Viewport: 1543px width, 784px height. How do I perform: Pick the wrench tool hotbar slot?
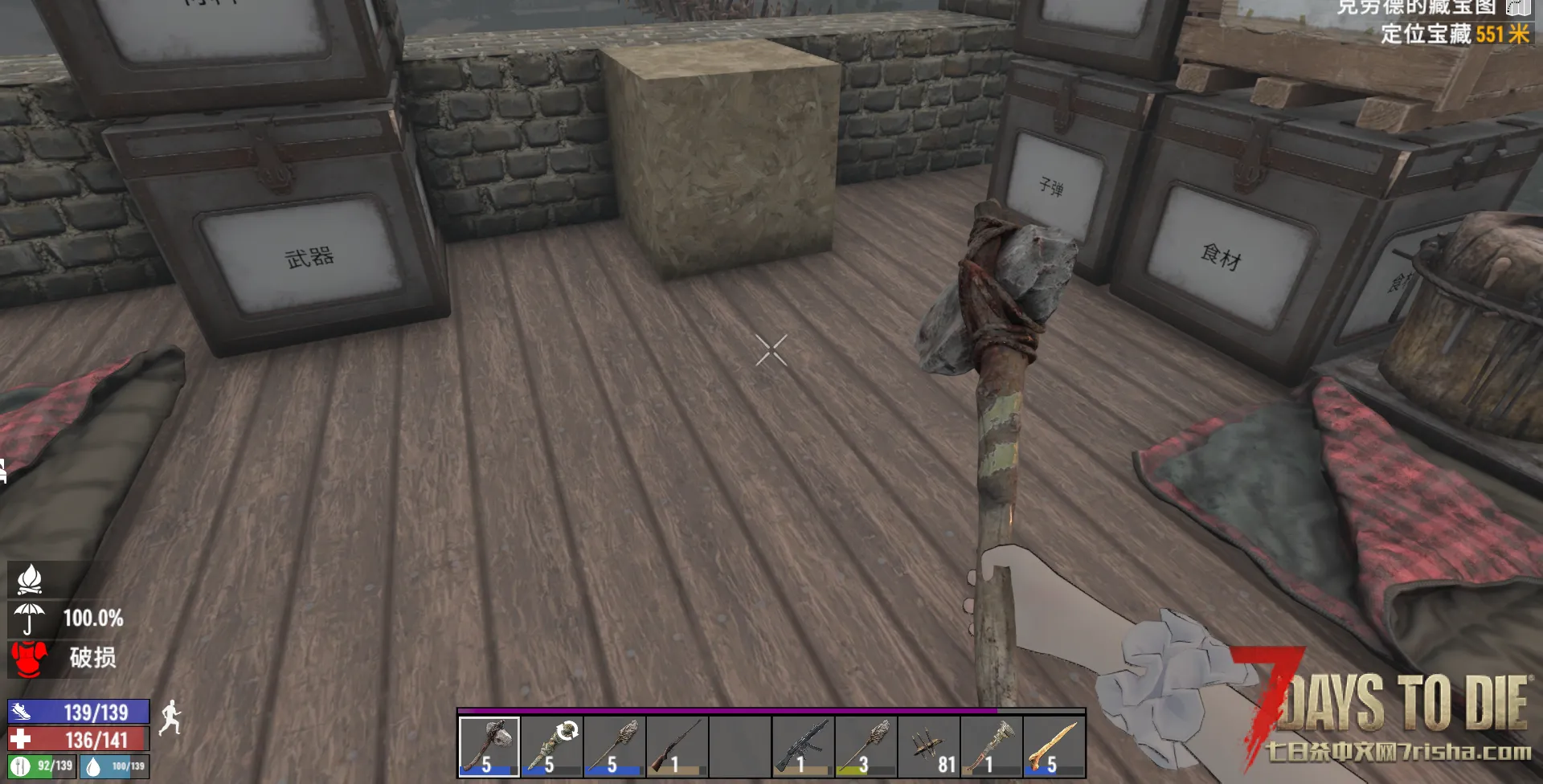pos(991,746)
